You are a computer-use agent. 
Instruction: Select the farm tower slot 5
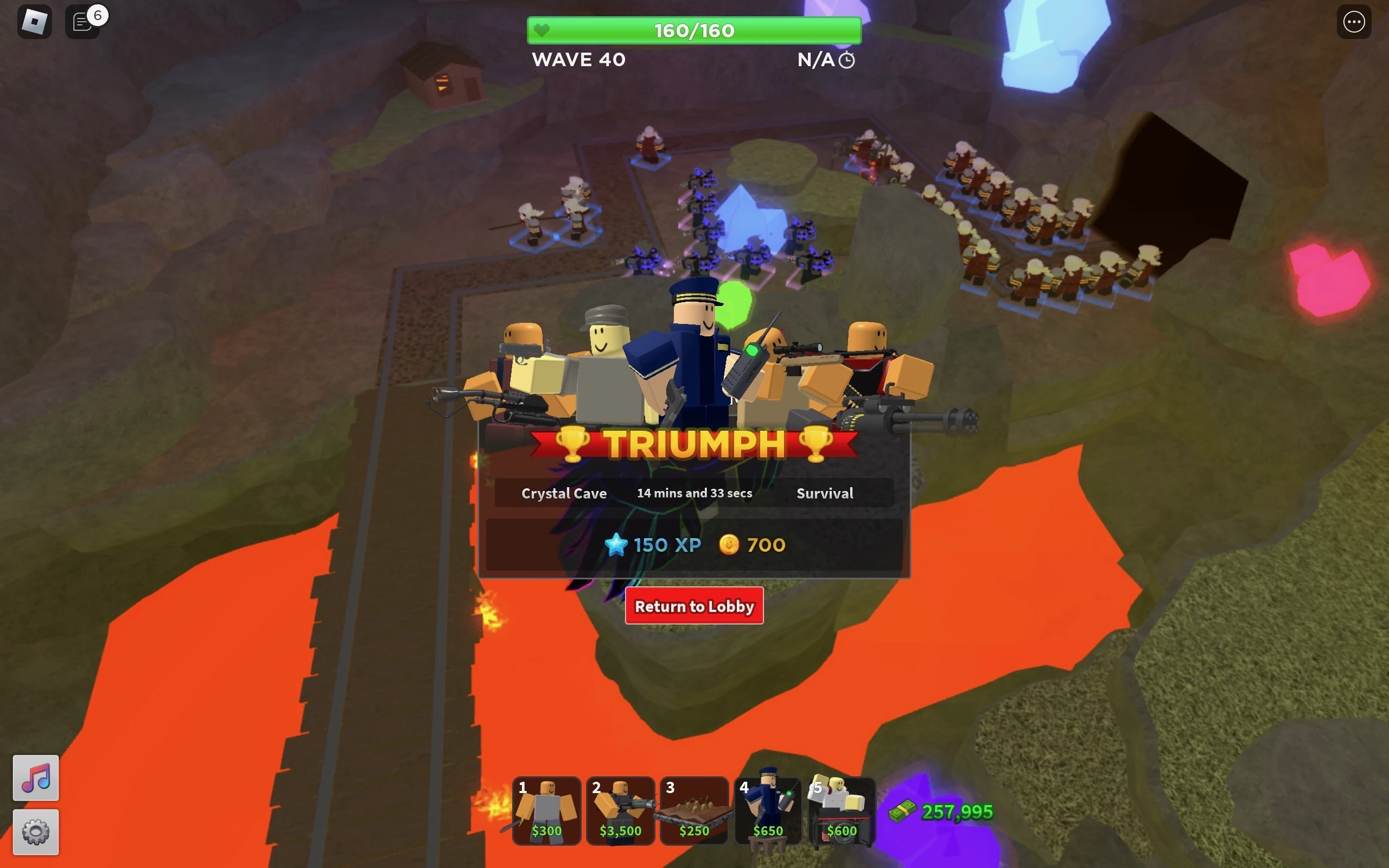coord(842,812)
